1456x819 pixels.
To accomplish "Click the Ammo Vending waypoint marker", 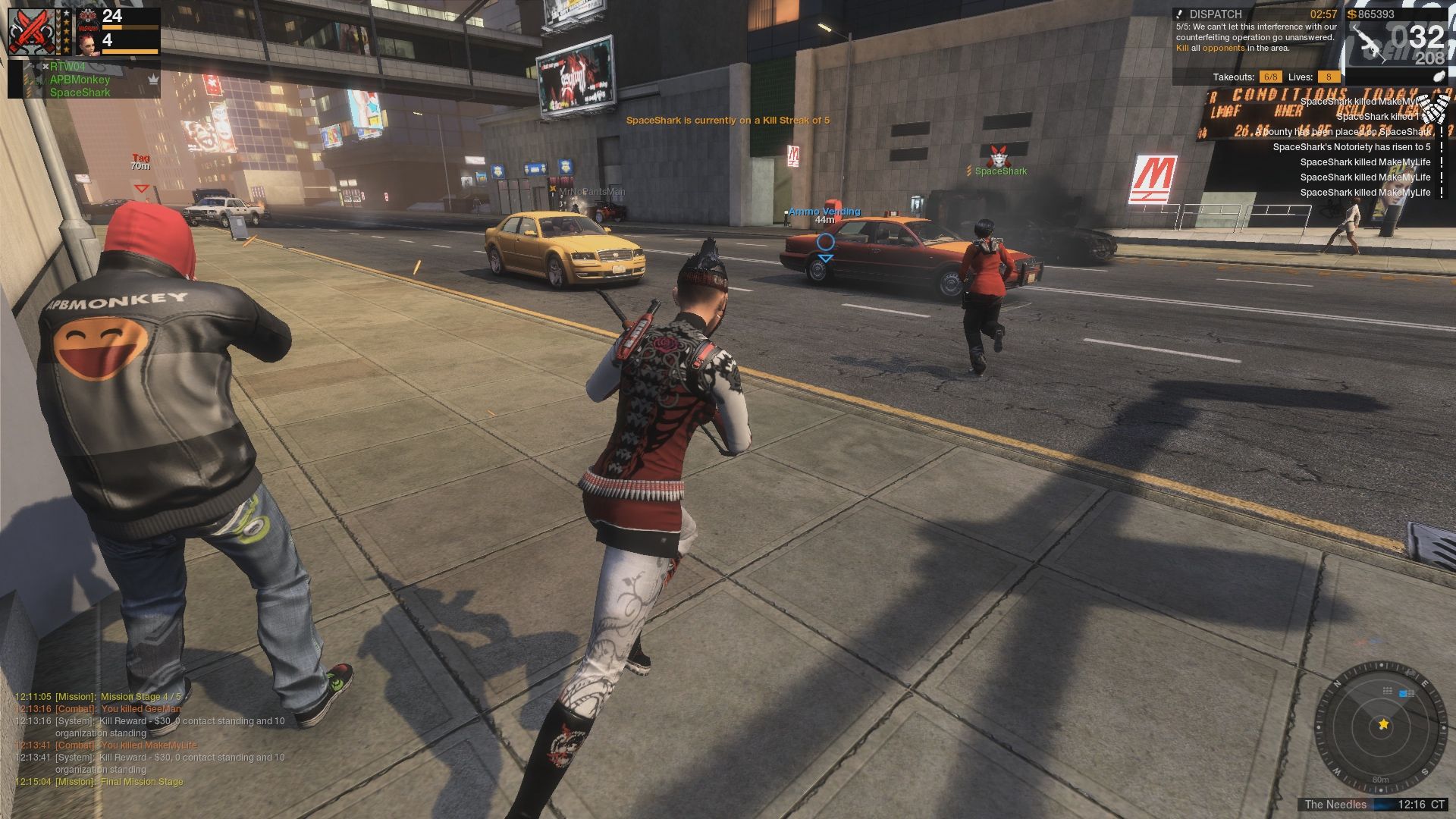I will point(825,243).
